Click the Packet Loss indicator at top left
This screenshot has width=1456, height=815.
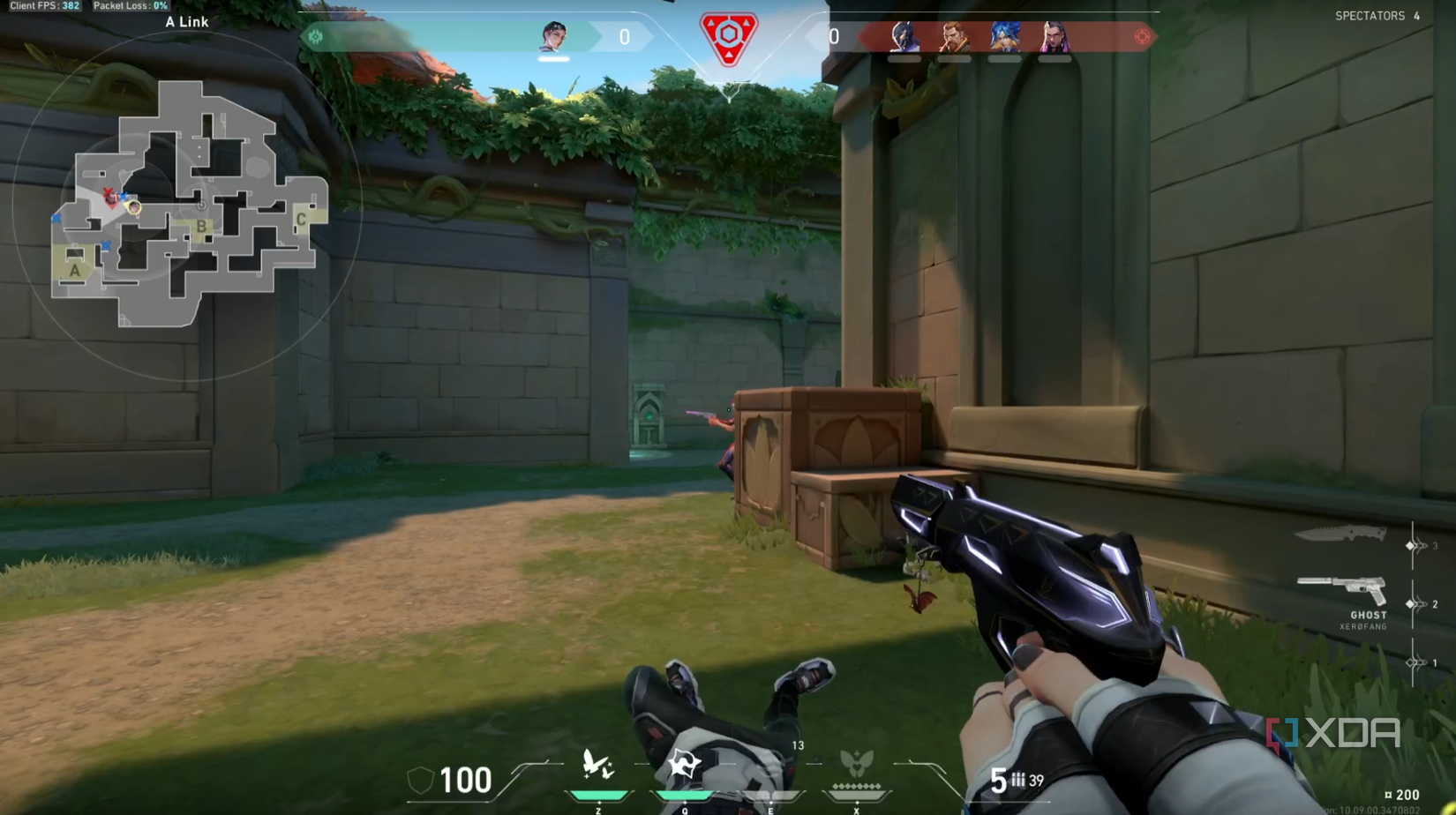132,5
